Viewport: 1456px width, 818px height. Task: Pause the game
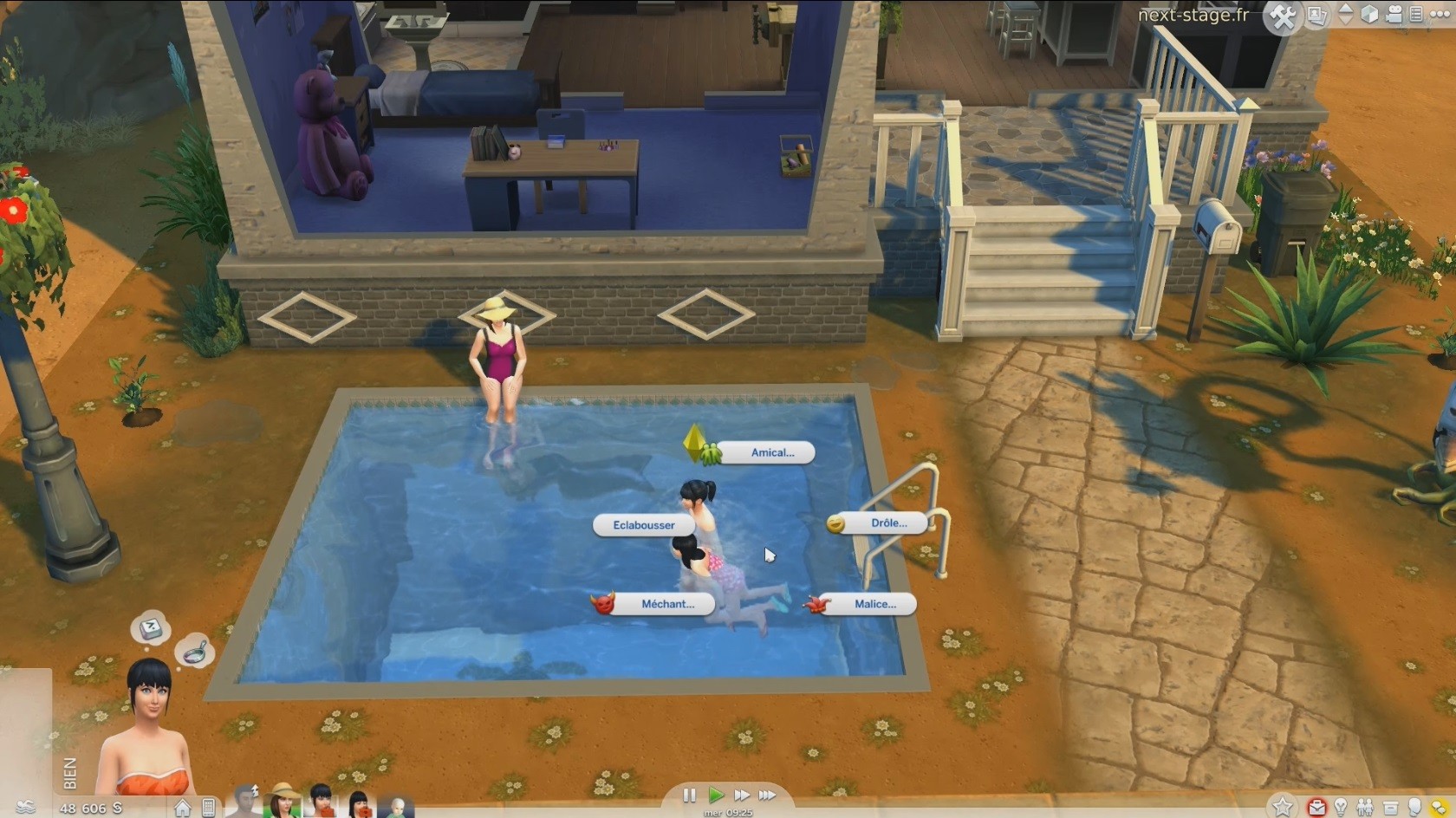click(x=690, y=795)
